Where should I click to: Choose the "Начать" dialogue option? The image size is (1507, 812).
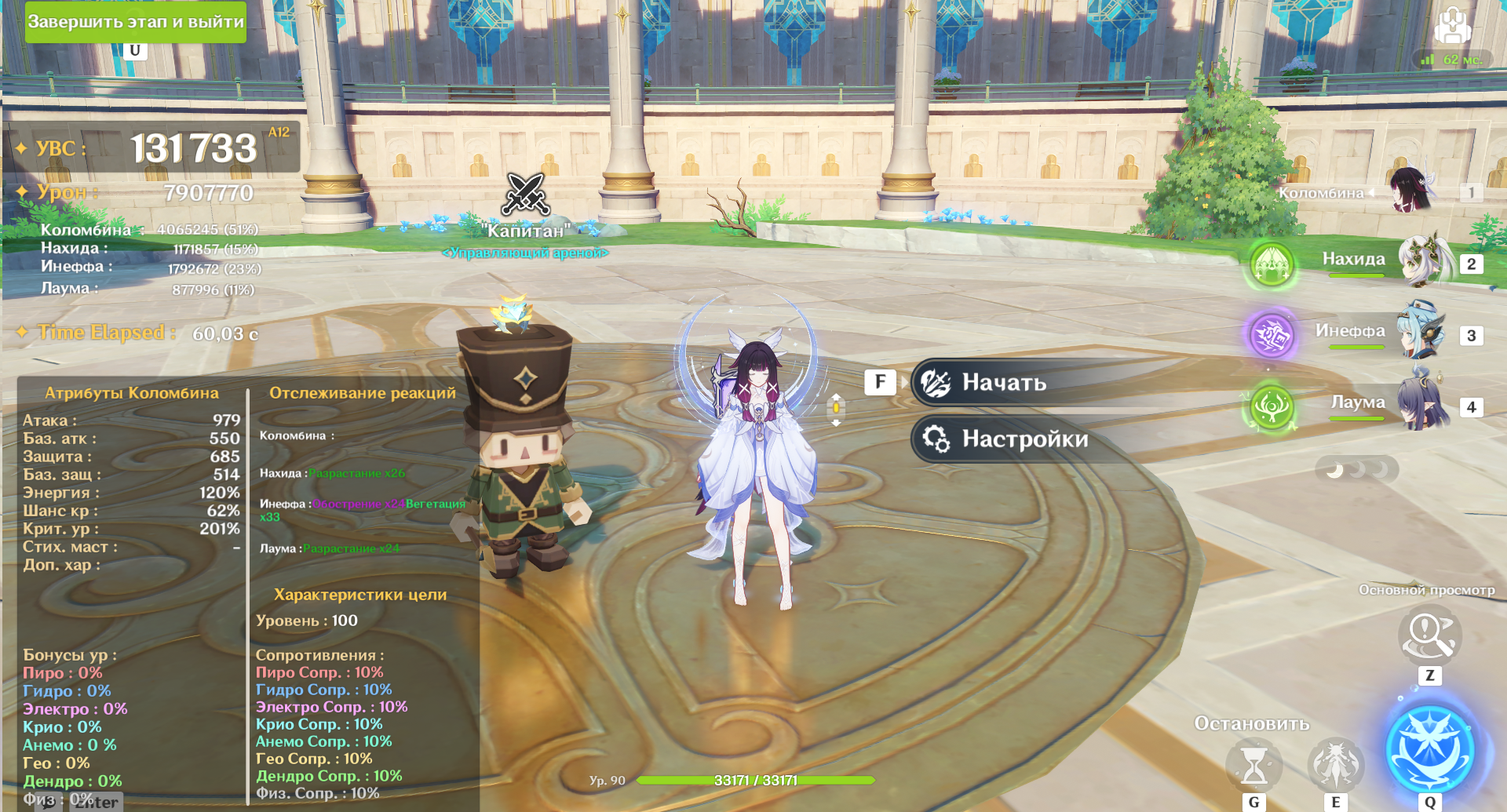1003,383
